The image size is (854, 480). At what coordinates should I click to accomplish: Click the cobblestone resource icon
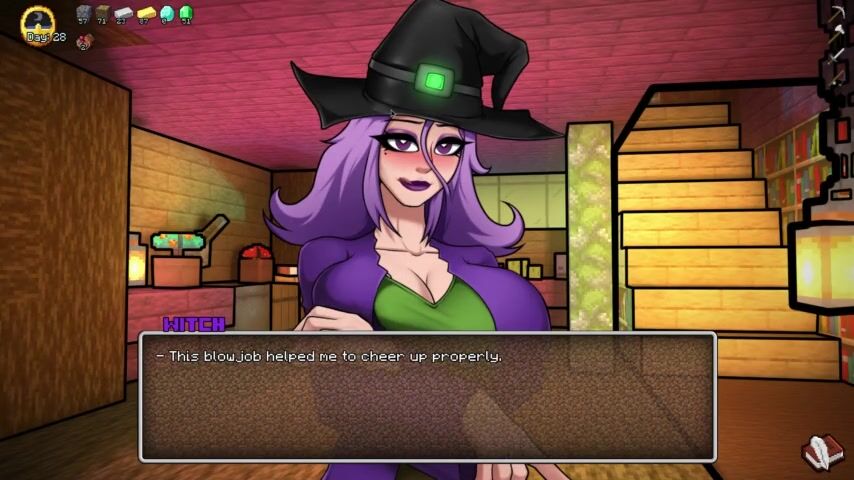click(x=84, y=12)
